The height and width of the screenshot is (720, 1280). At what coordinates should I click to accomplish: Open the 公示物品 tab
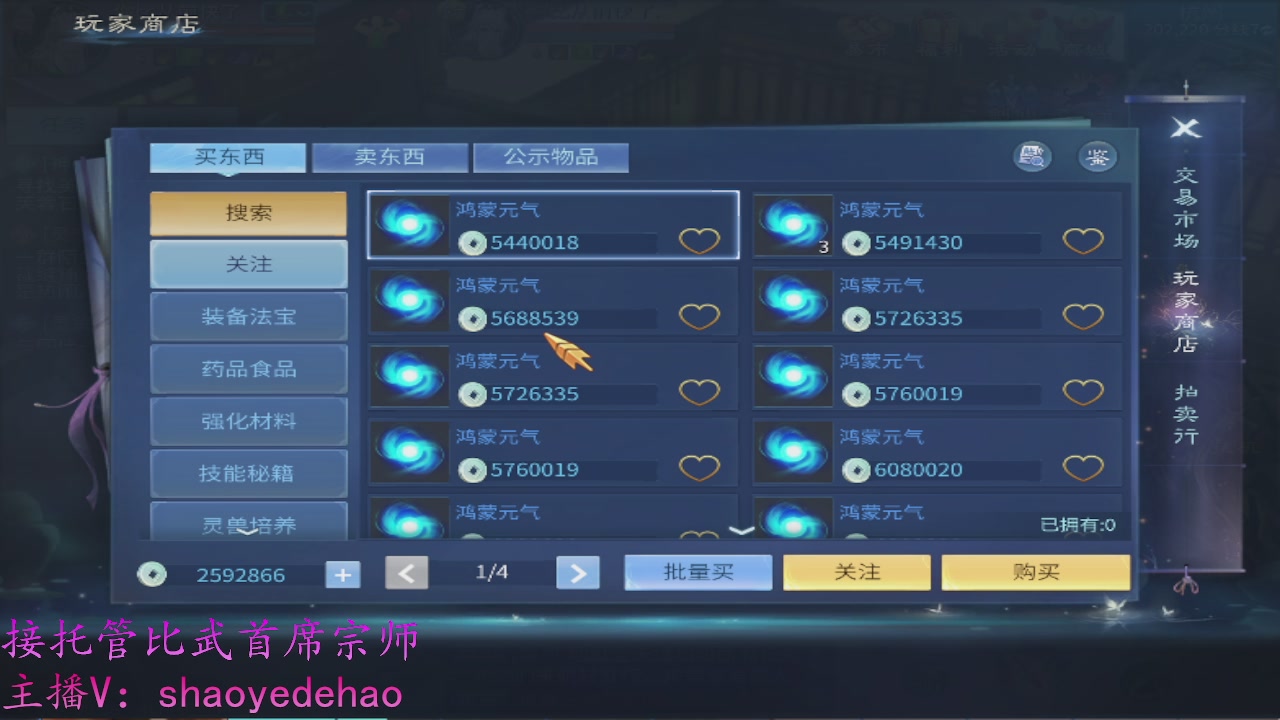point(551,157)
